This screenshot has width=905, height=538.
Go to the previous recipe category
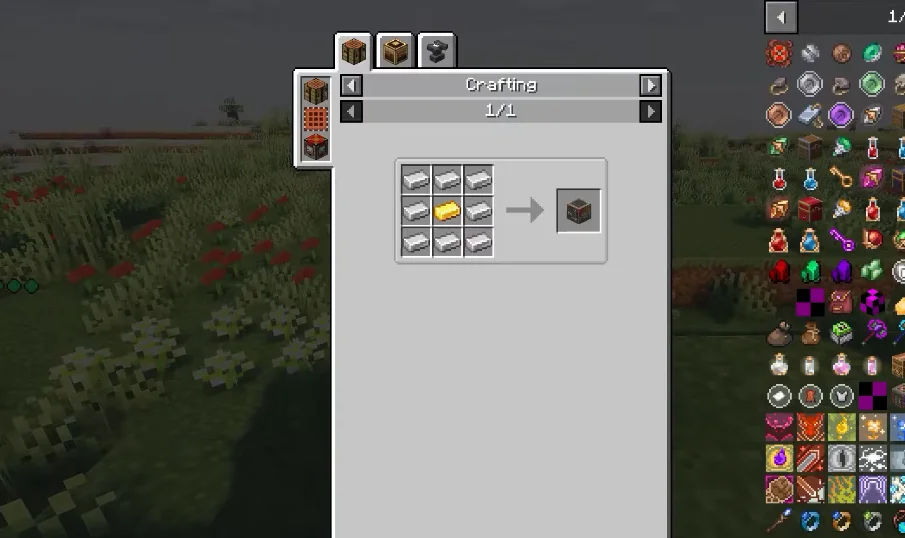pyautogui.click(x=351, y=86)
